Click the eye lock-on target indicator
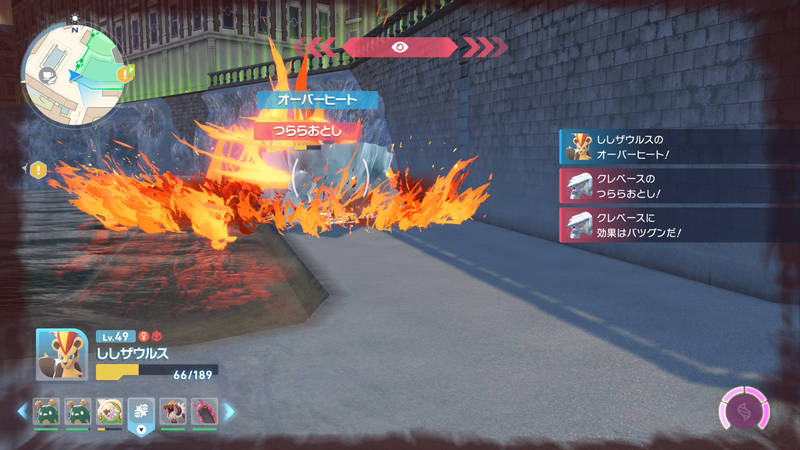This screenshot has height=450, width=800. 399,47
